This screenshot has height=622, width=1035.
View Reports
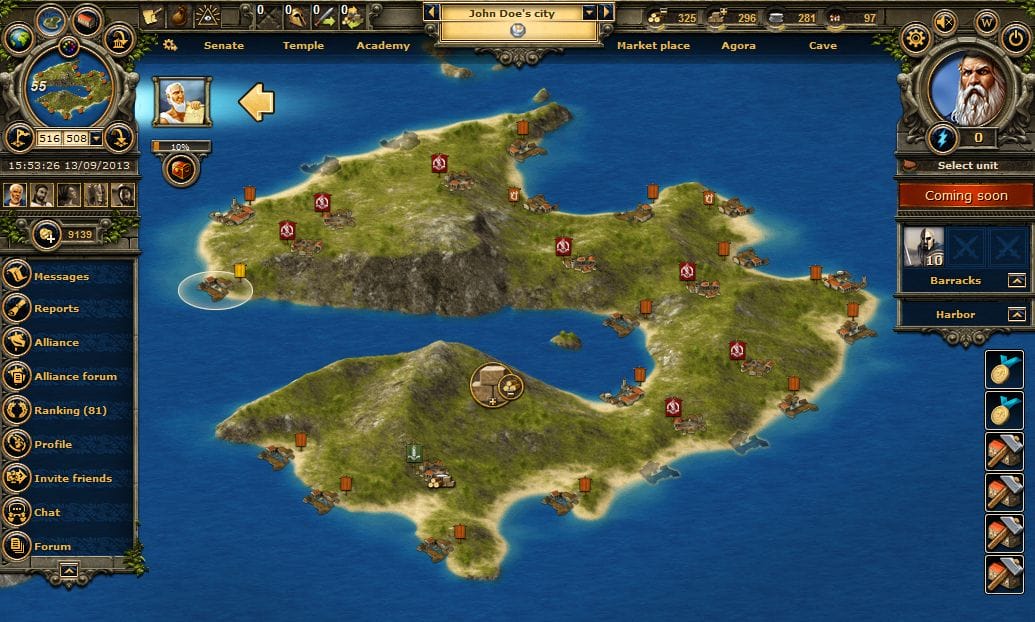pyautogui.click(x=56, y=309)
